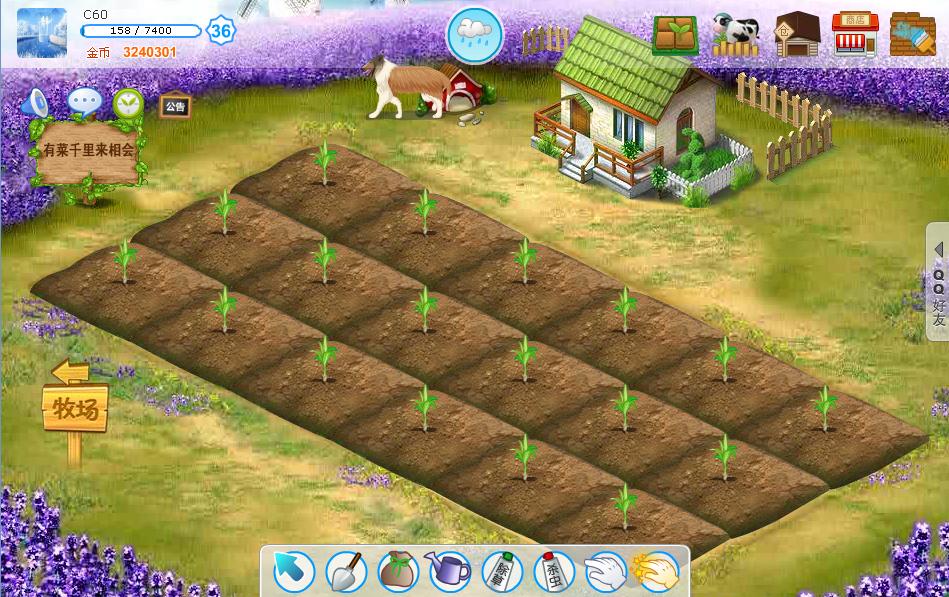Screen dimensions: 949x597
Task: Go to the 牧场 ranch signpost
Action: click(75, 408)
